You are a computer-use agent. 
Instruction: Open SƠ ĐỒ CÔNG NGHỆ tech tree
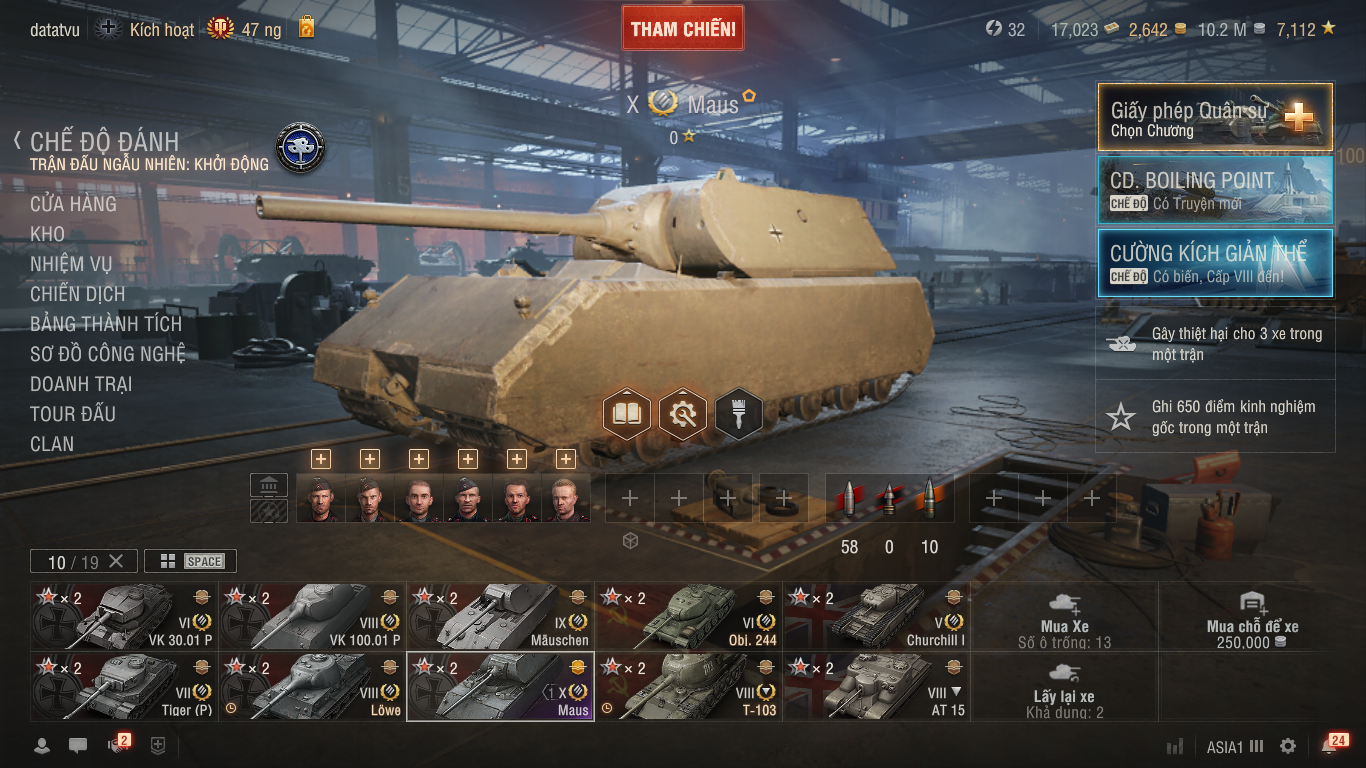pos(108,354)
